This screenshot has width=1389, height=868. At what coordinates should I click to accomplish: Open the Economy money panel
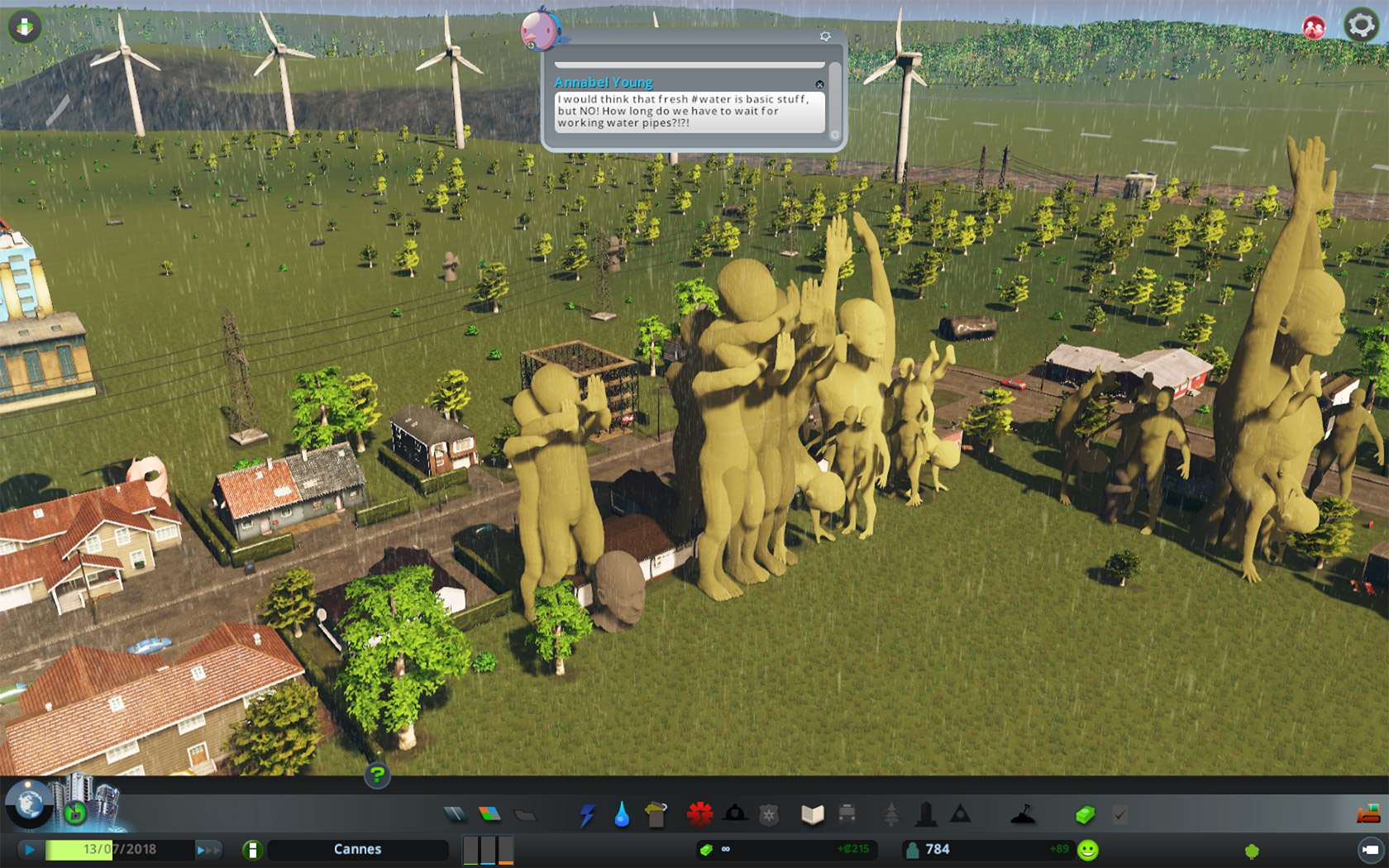pos(1085,815)
